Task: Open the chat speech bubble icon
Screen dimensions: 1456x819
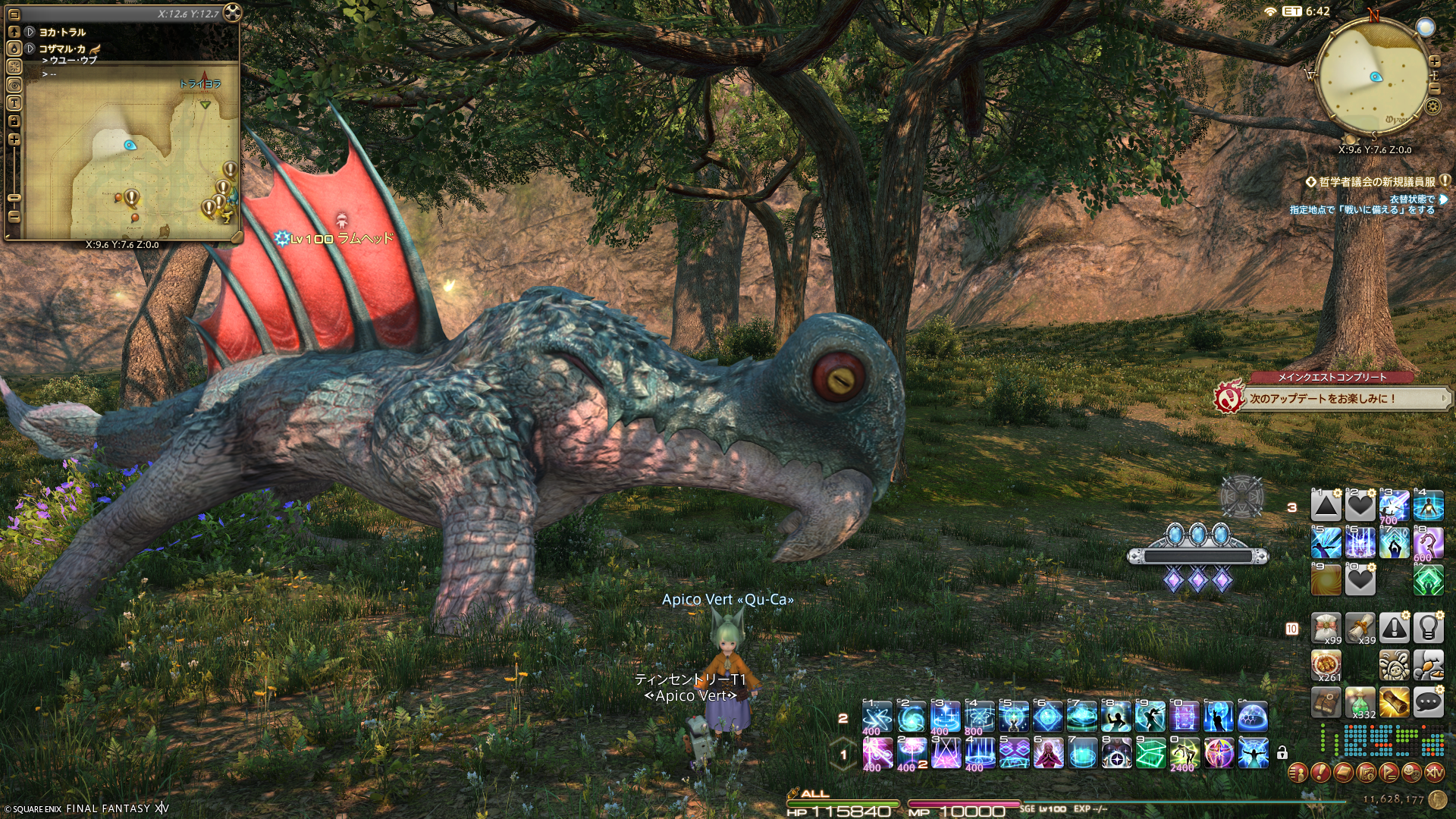Action: (x=1428, y=704)
